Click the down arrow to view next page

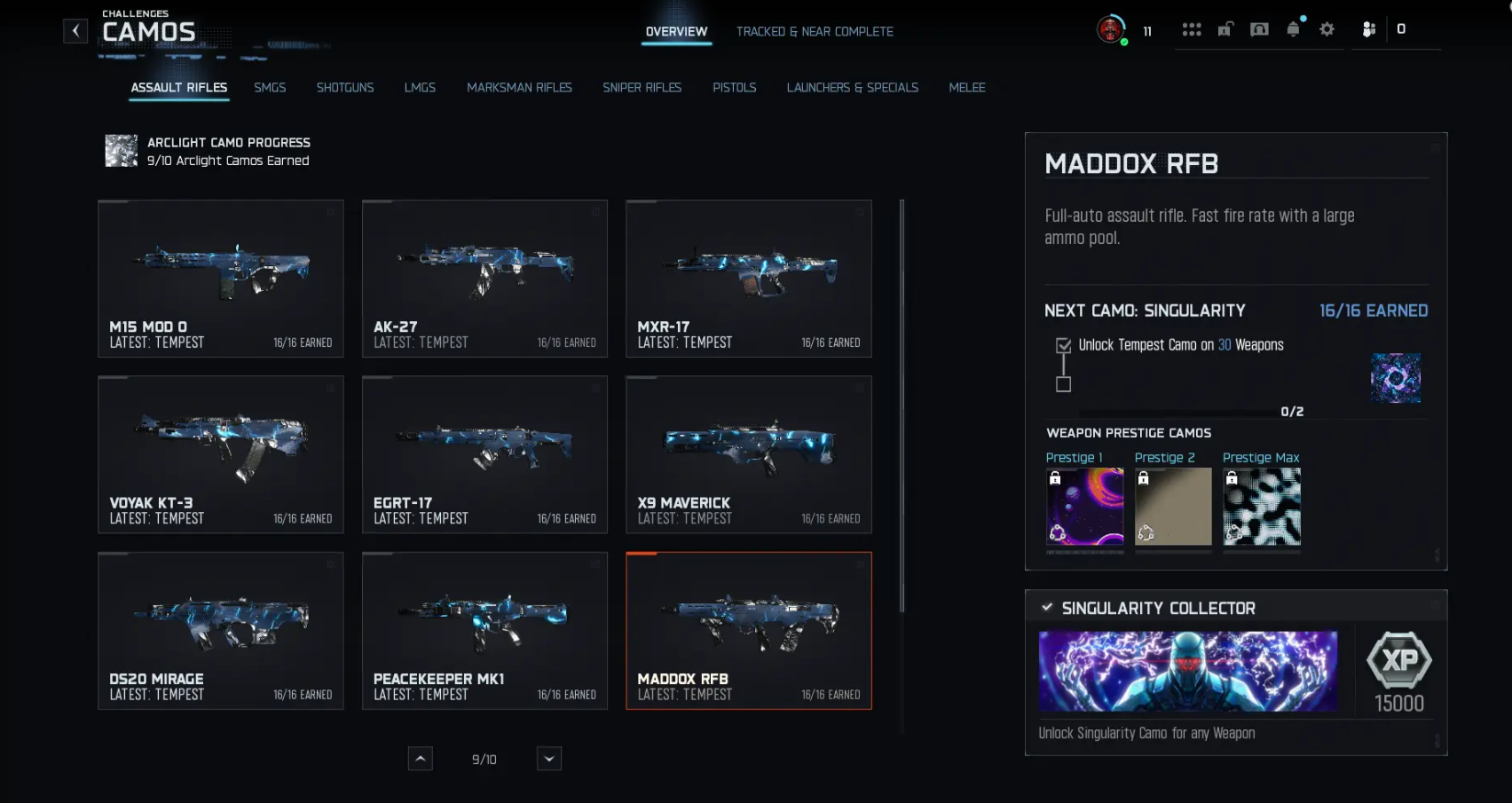tap(548, 759)
